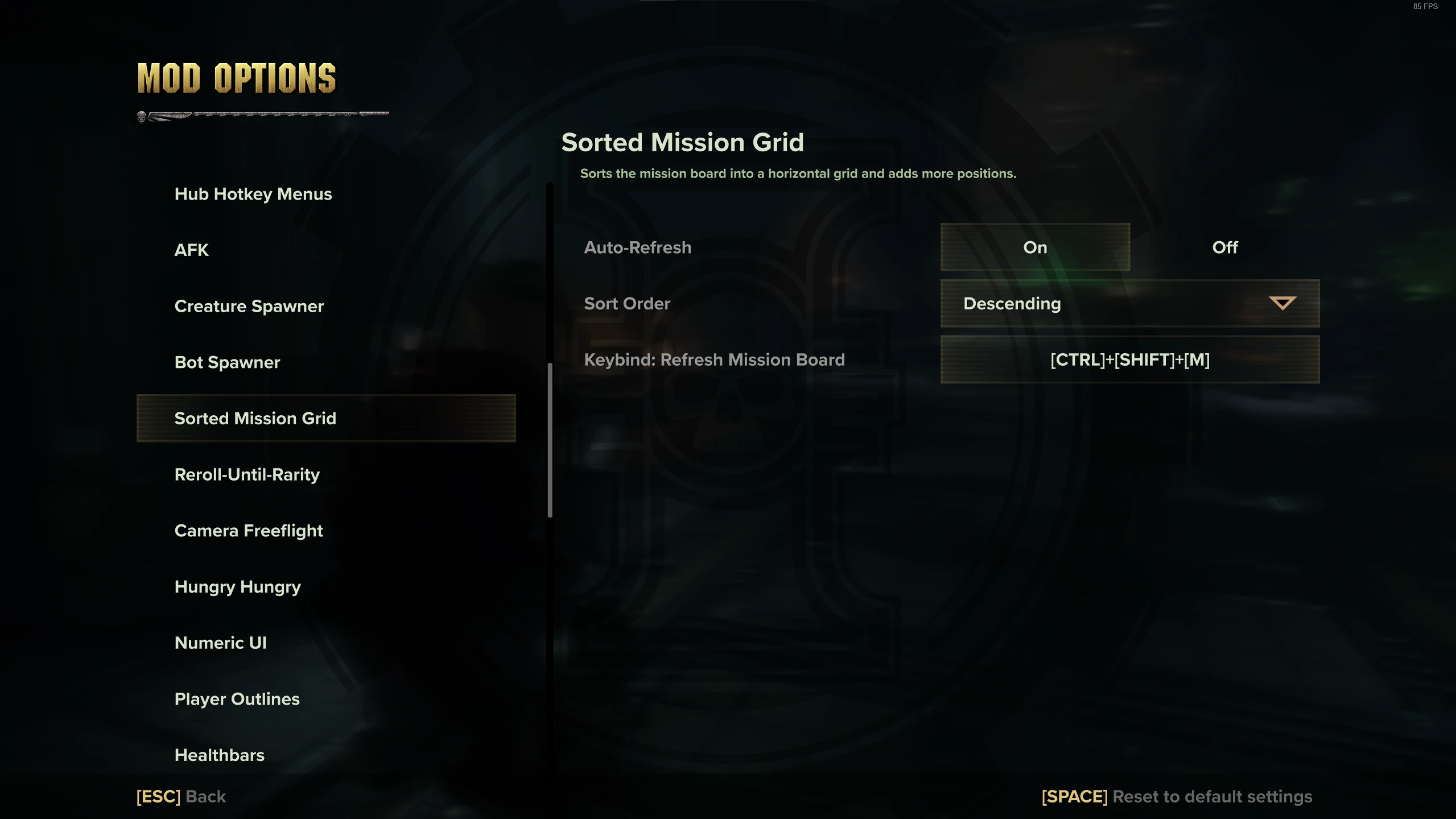Image resolution: width=1456 pixels, height=819 pixels.
Task: Rebind the Refresh Mission Board keybind
Action: (1129, 359)
